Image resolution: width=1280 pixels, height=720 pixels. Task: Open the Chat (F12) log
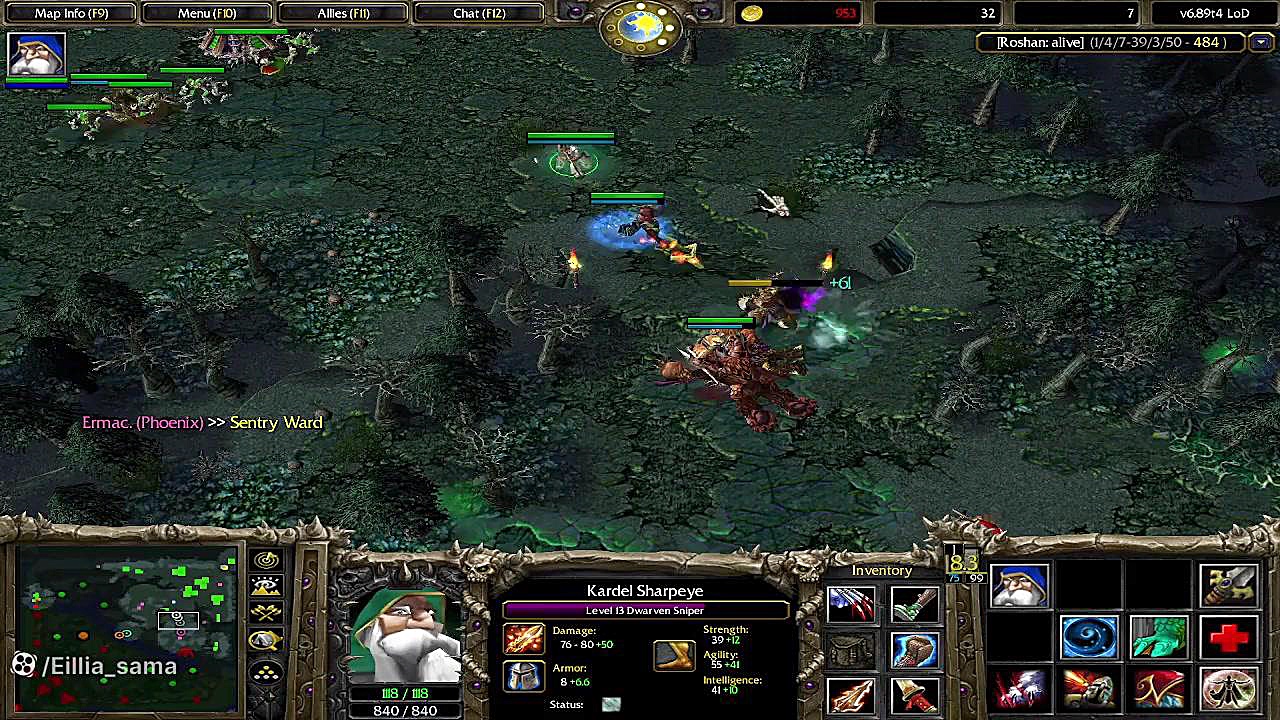click(x=479, y=13)
